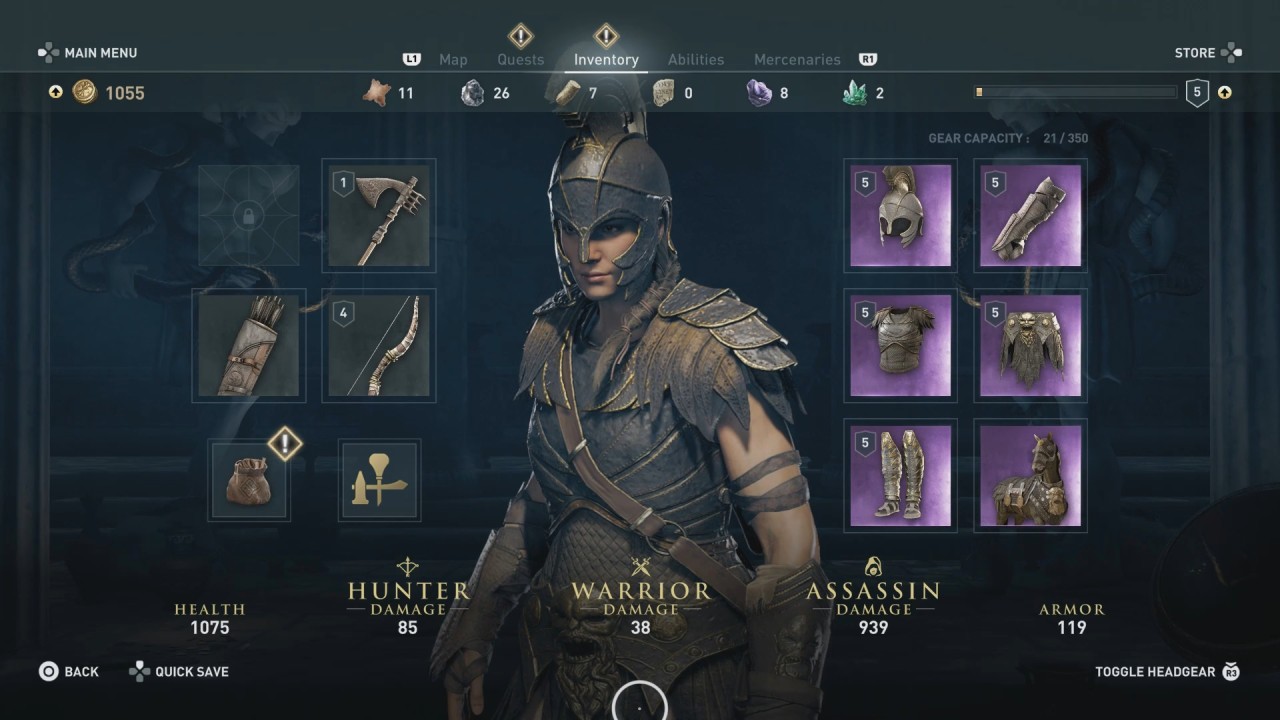
Task: Open the Quests tab
Action: (x=521, y=60)
